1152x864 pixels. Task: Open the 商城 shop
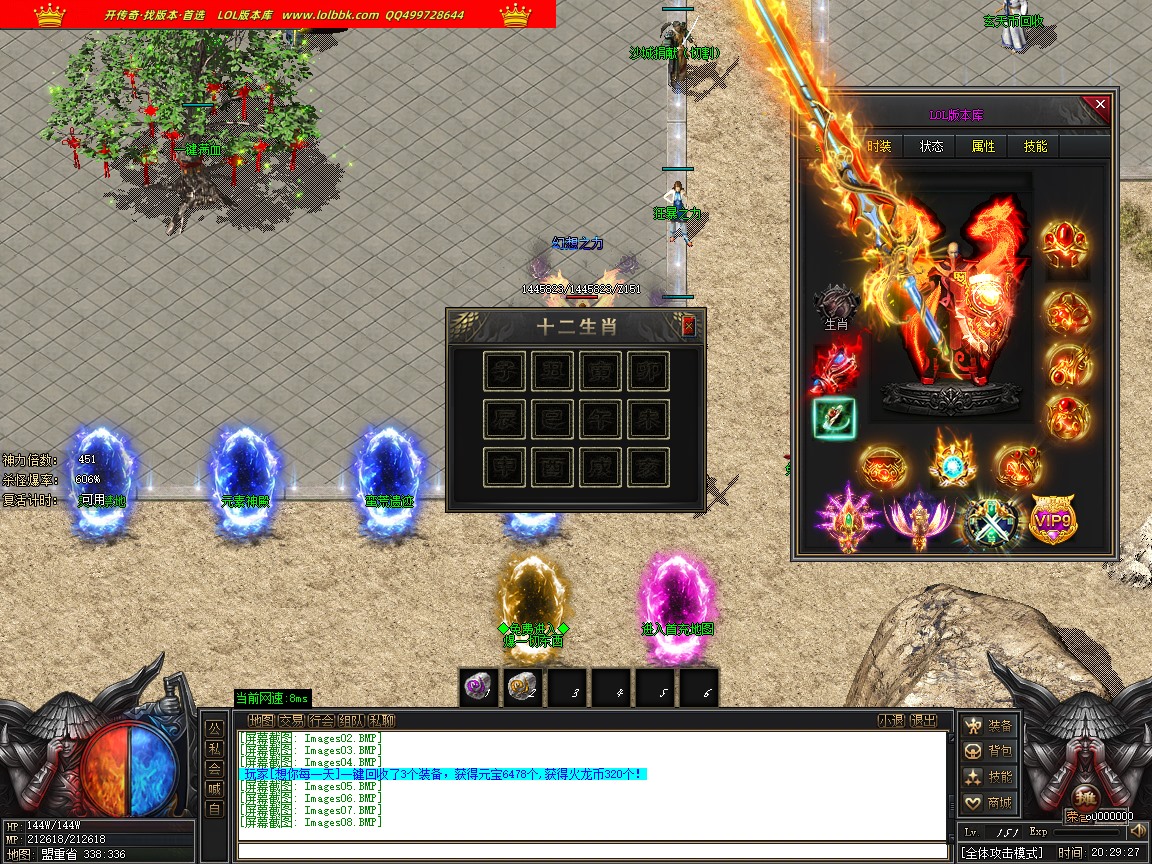click(x=989, y=802)
